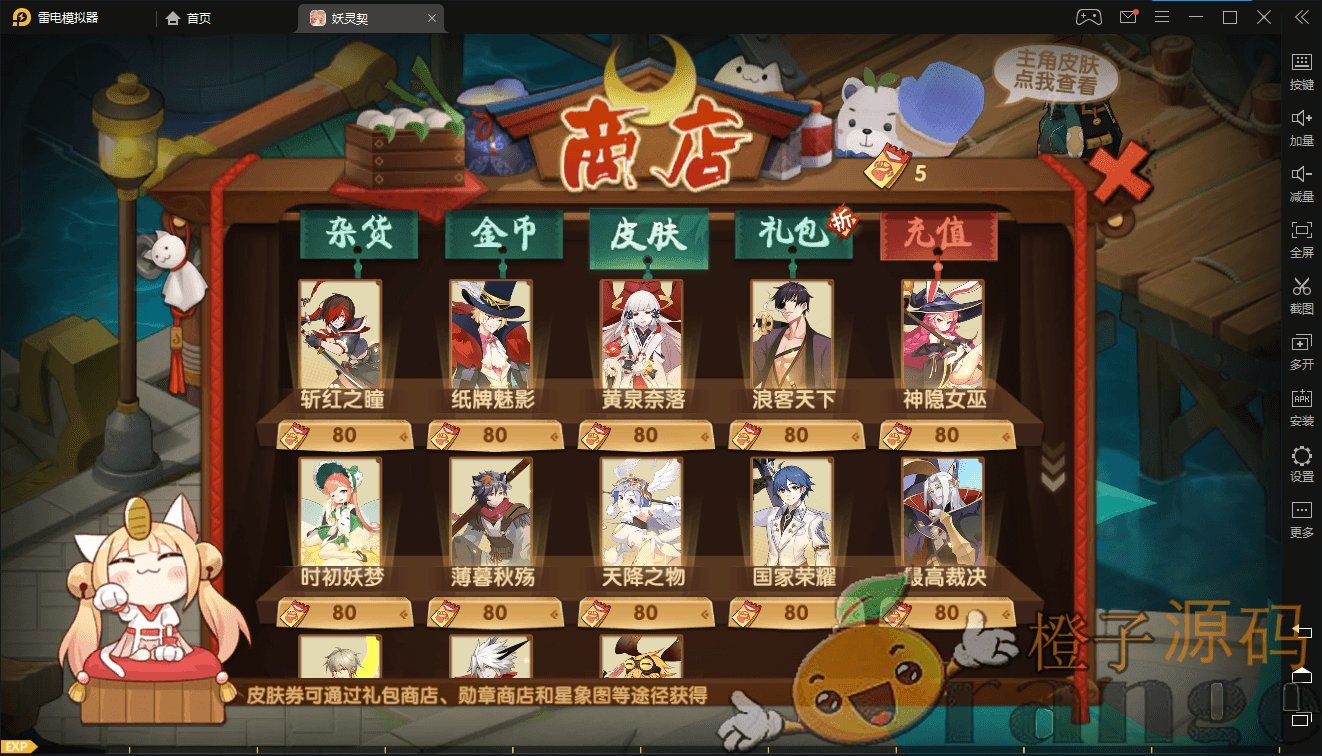1322x756 pixels.
Task: Click the gamepad controller icon in title bar
Action: point(1089,17)
